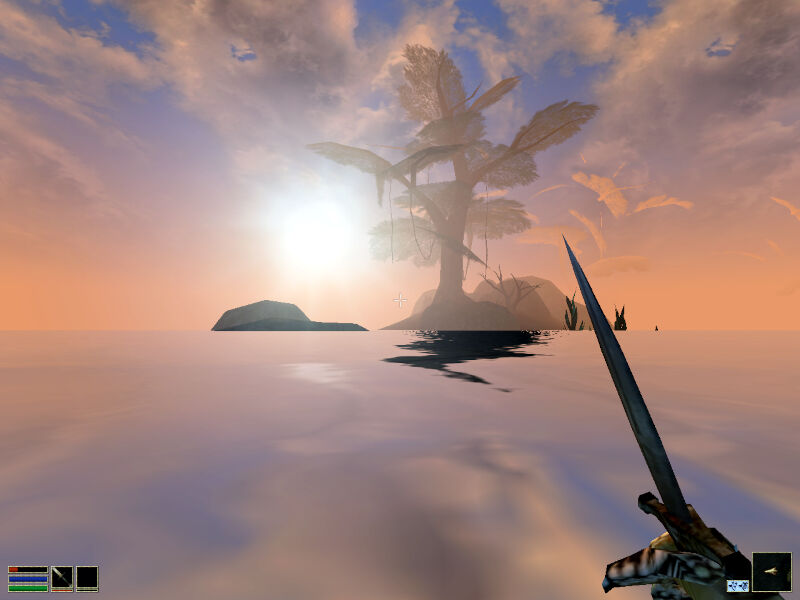Image resolution: width=800 pixels, height=600 pixels.
Task: Select the equipped dagger weapon icon
Action: [x=62, y=577]
